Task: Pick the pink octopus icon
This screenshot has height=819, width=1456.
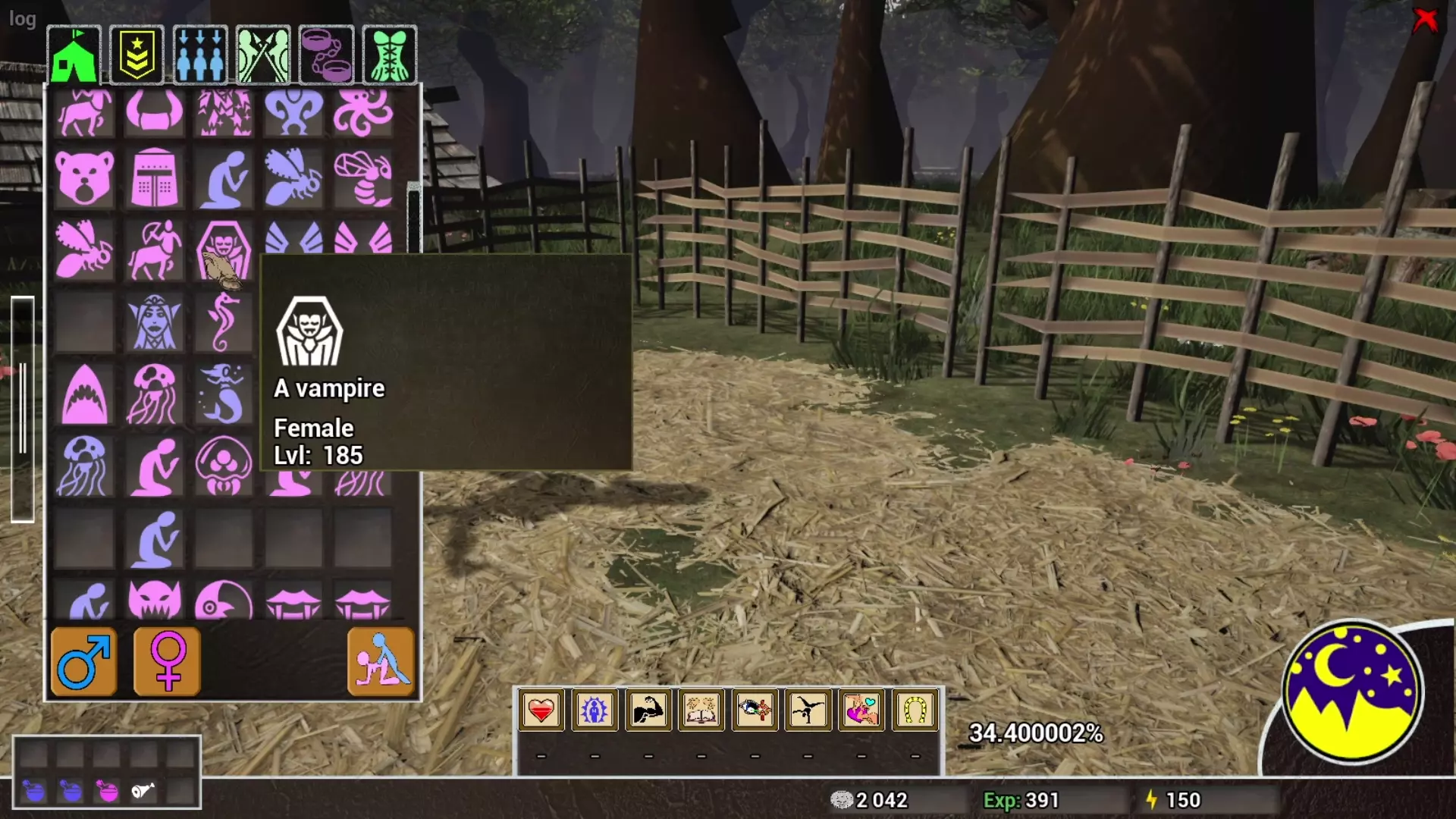Action: coord(363,112)
